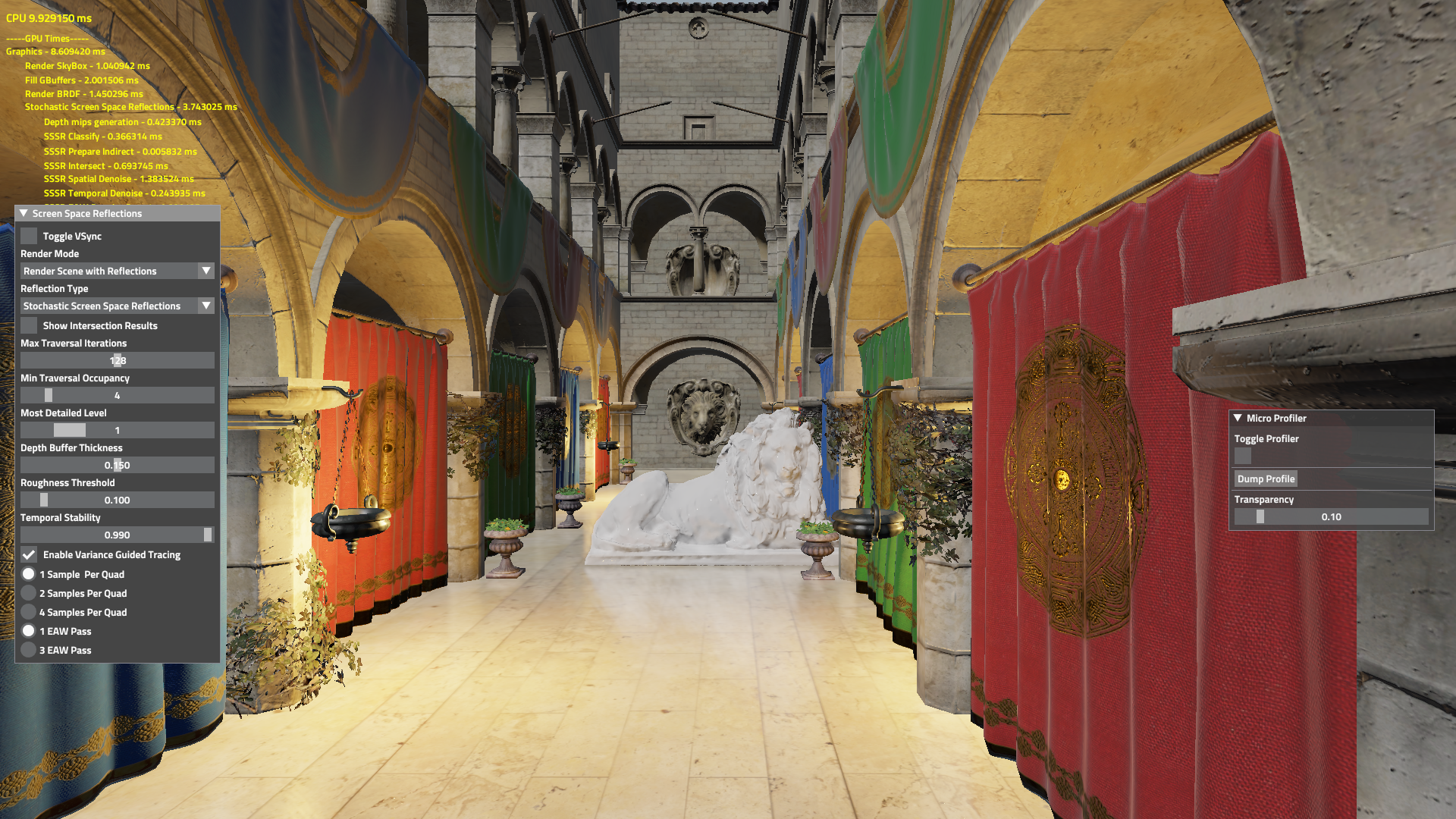
Task: Set the Max Traversal Iterations slider
Action: pyautogui.click(x=117, y=359)
